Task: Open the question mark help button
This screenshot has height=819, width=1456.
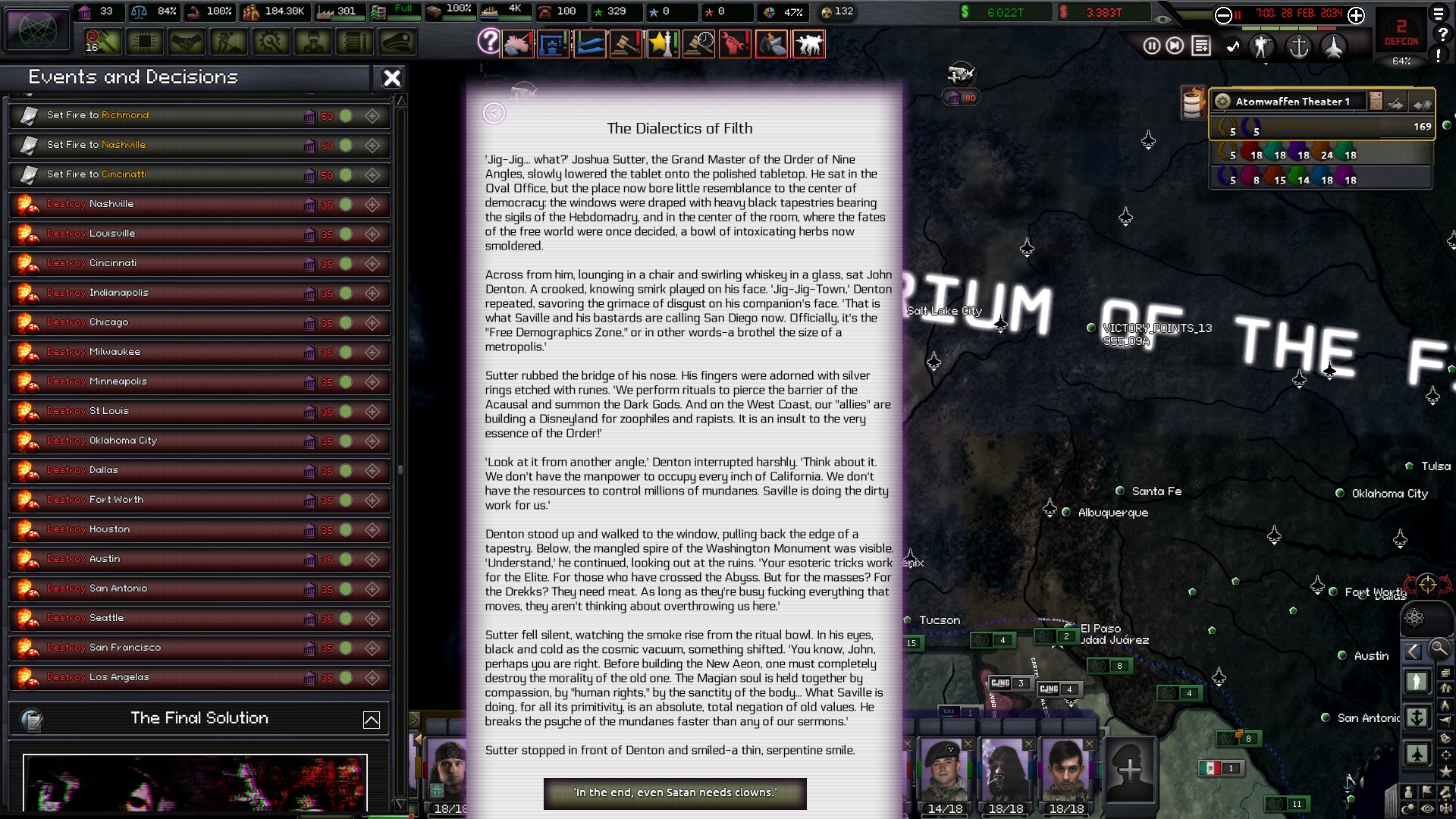Action: tap(489, 41)
